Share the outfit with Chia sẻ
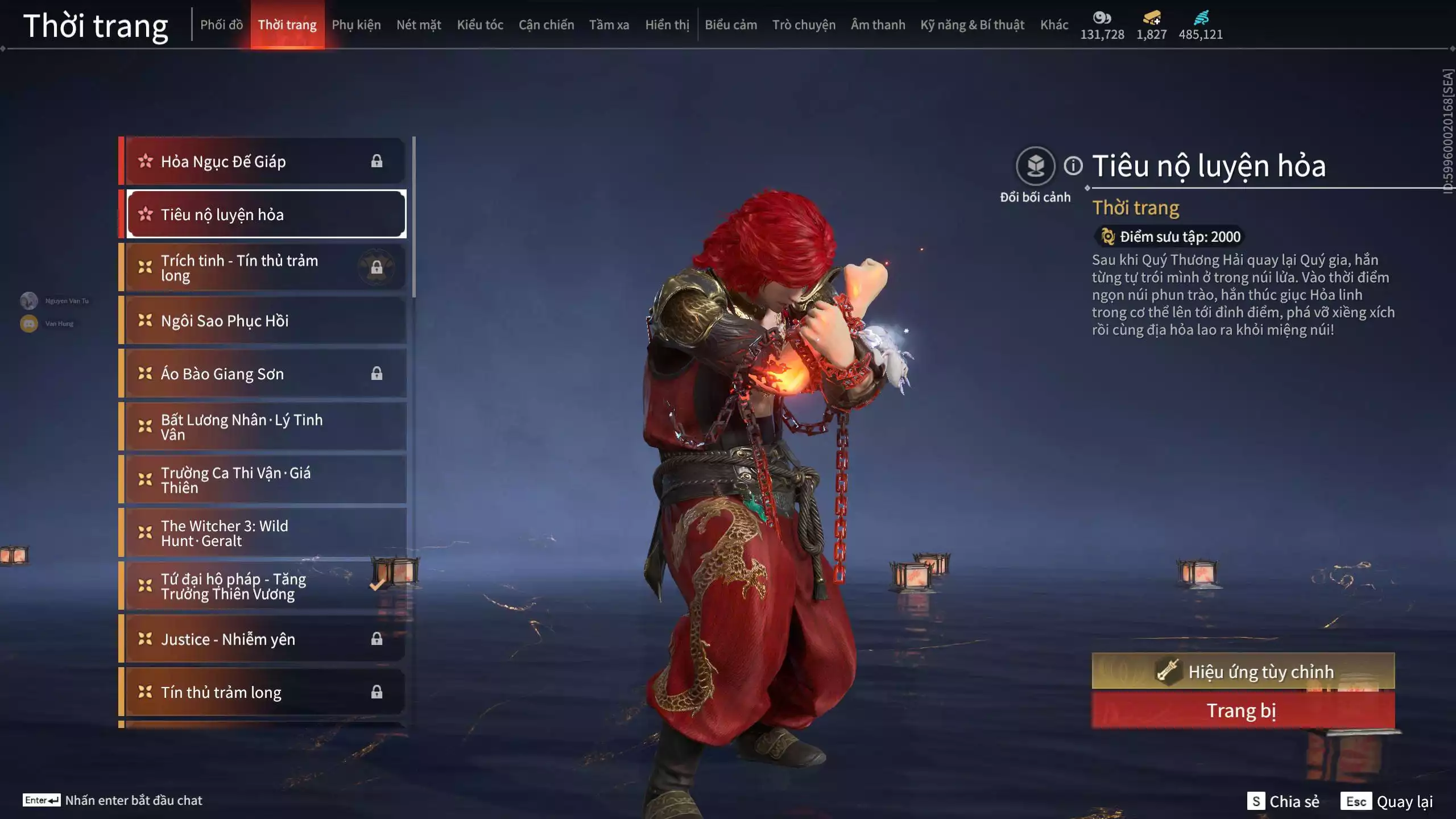The width and height of the screenshot is (1456, 819). [x=1283, y=801]
